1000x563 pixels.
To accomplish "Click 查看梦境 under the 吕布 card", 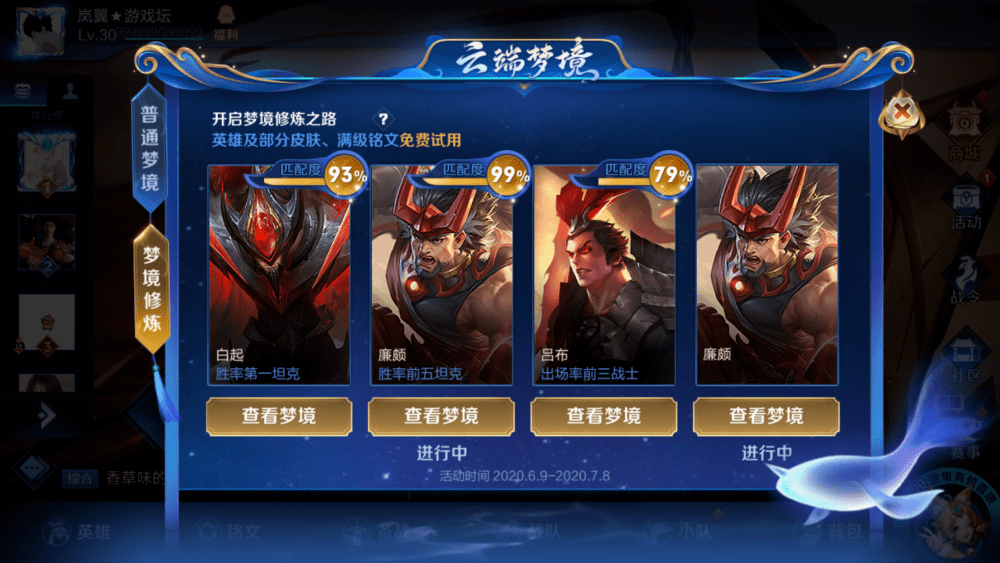I will pos(604,416).
